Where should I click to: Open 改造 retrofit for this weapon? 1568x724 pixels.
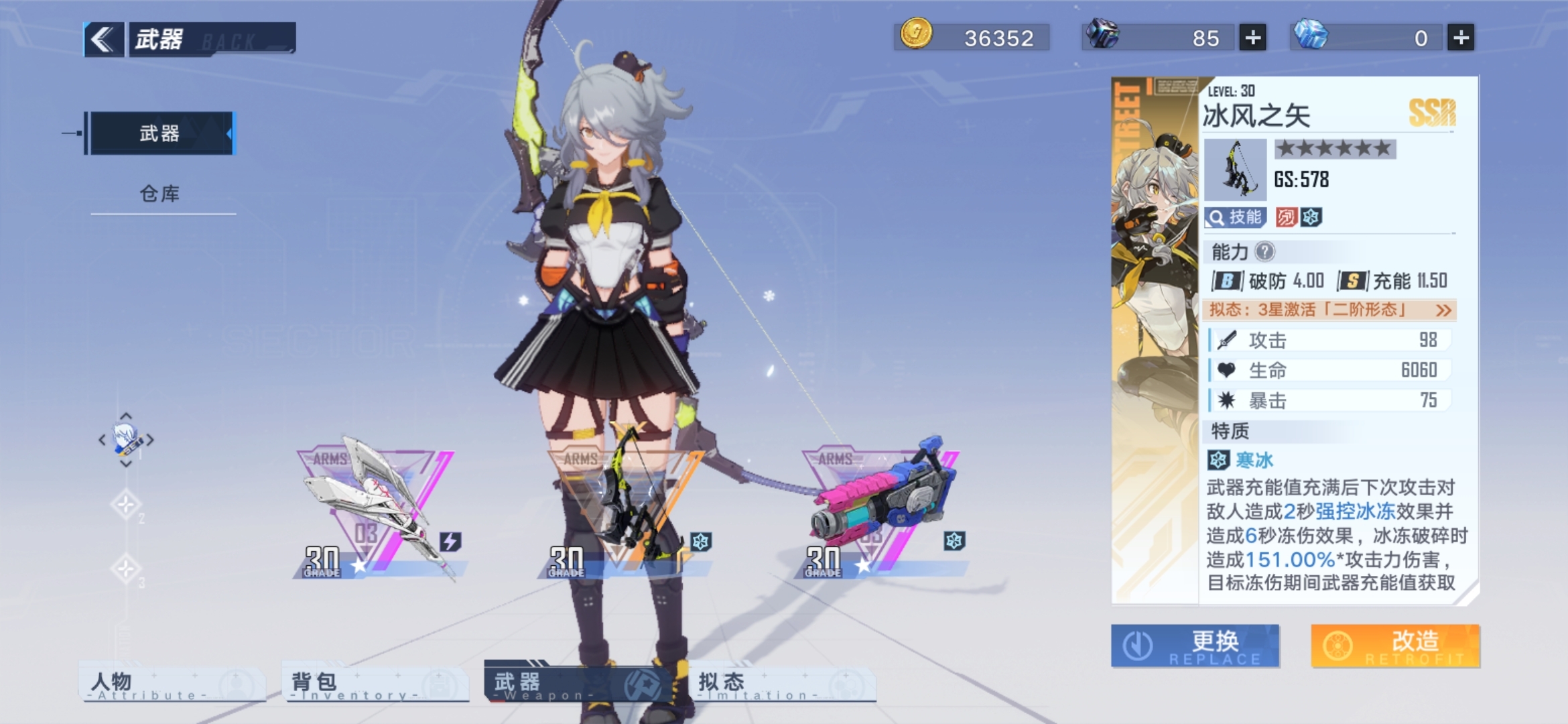(x=1395, y=646)
